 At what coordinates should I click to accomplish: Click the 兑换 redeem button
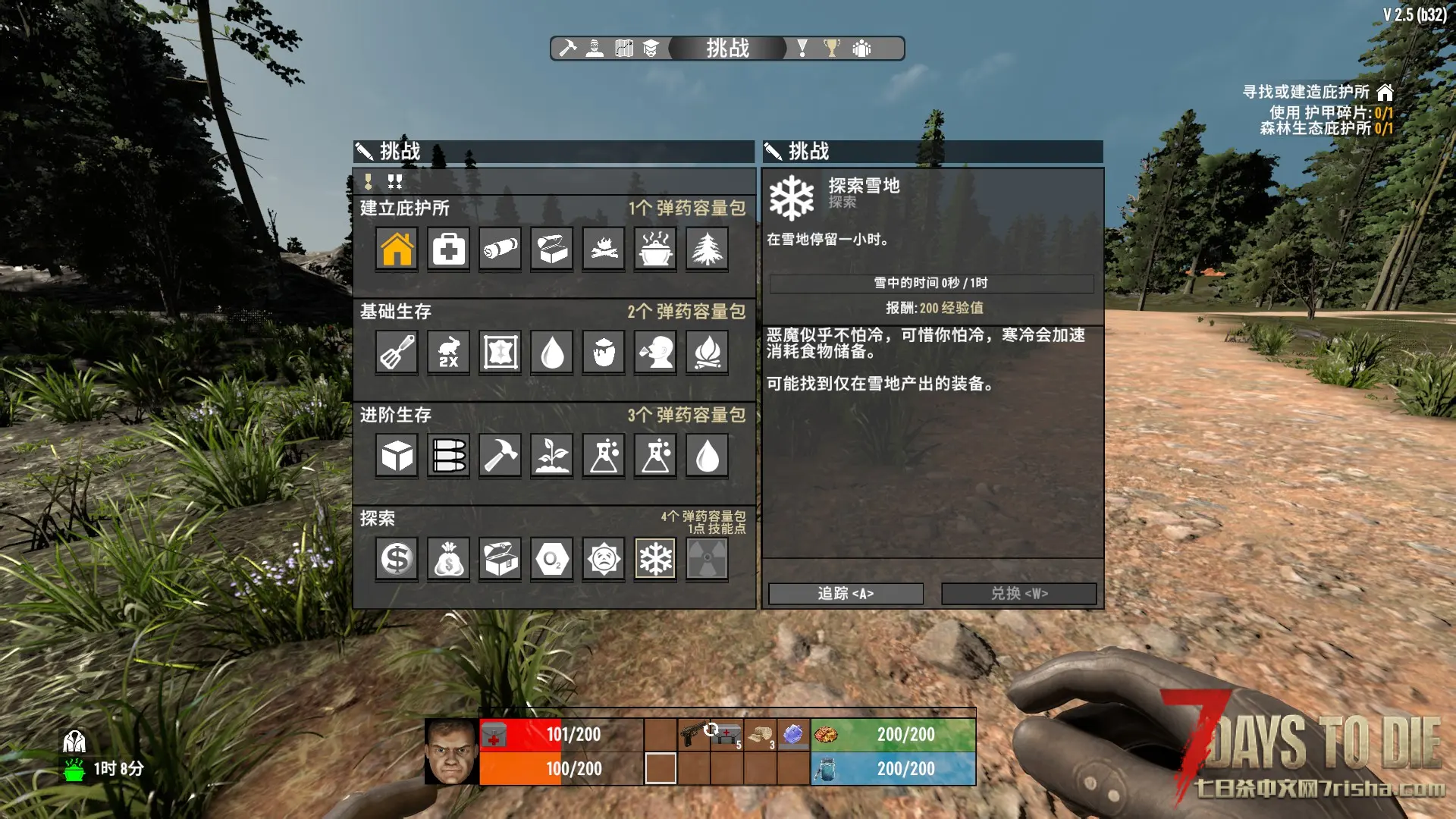click(x=1018, y=593)
